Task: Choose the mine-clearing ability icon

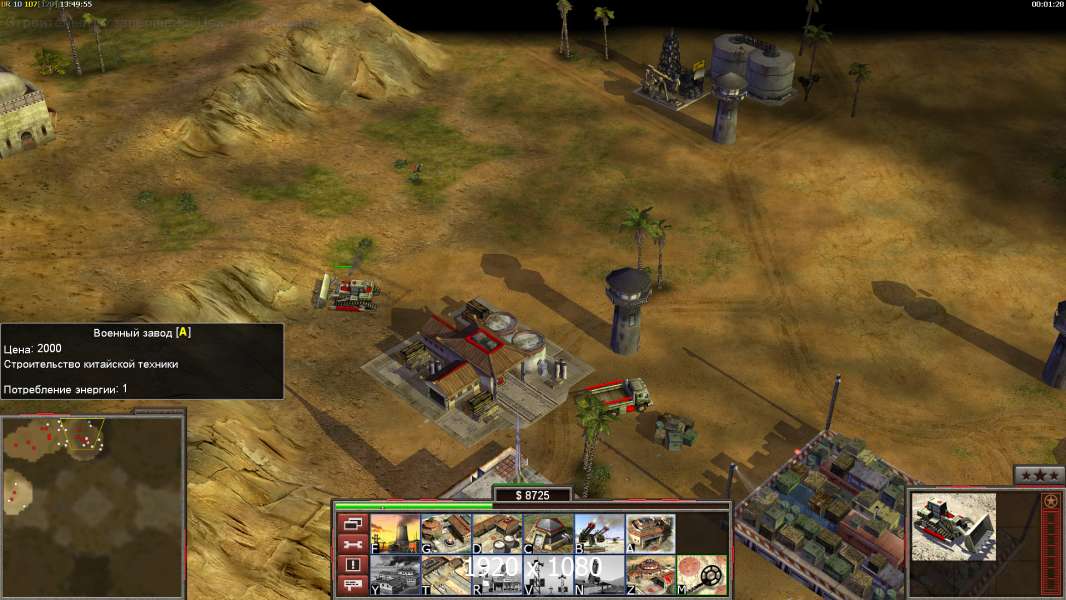Action: [702, 575]
